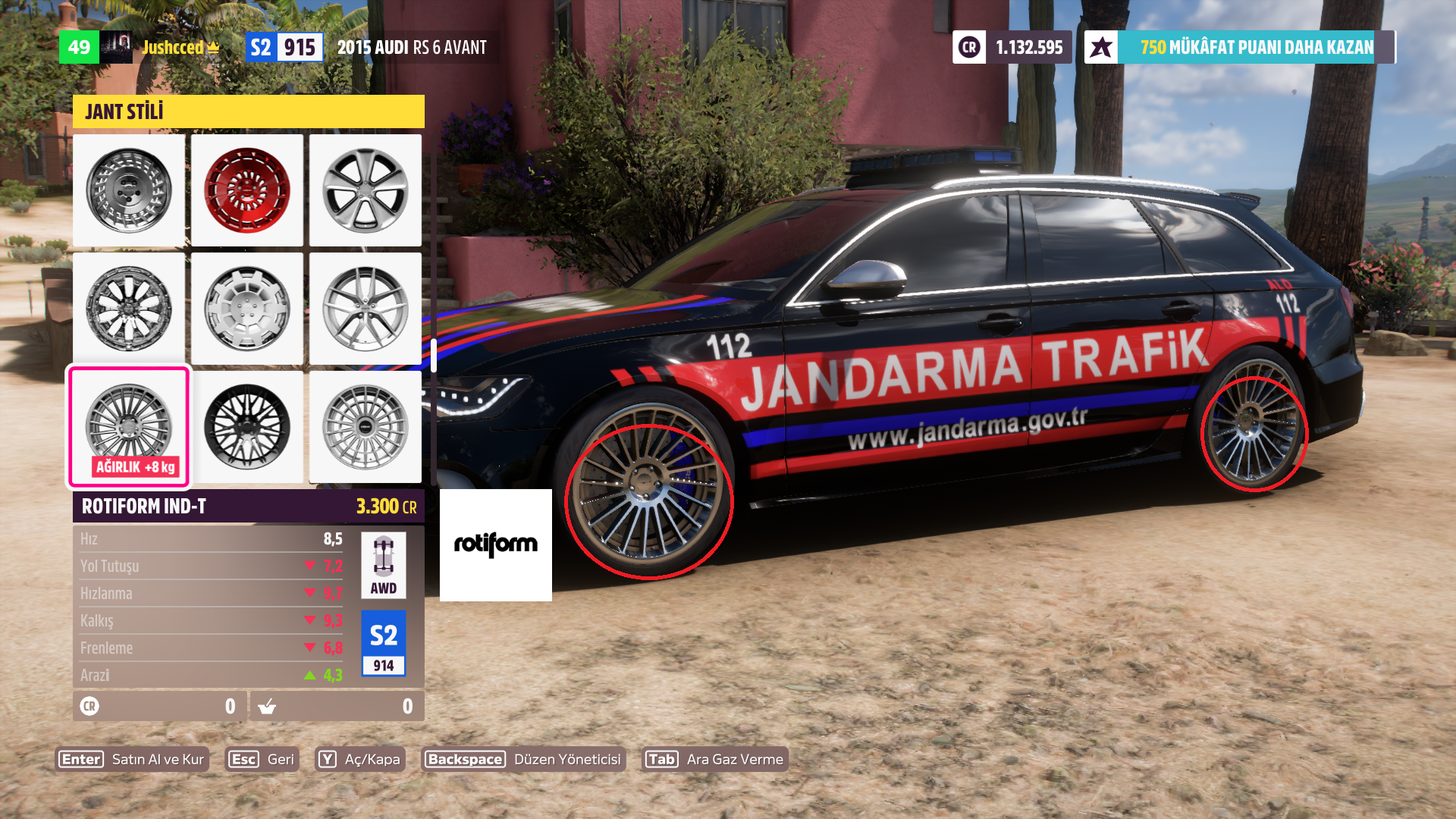Choose the black mesh rim thumbnail
This screenshot has width=1456, height=819.
247,427
